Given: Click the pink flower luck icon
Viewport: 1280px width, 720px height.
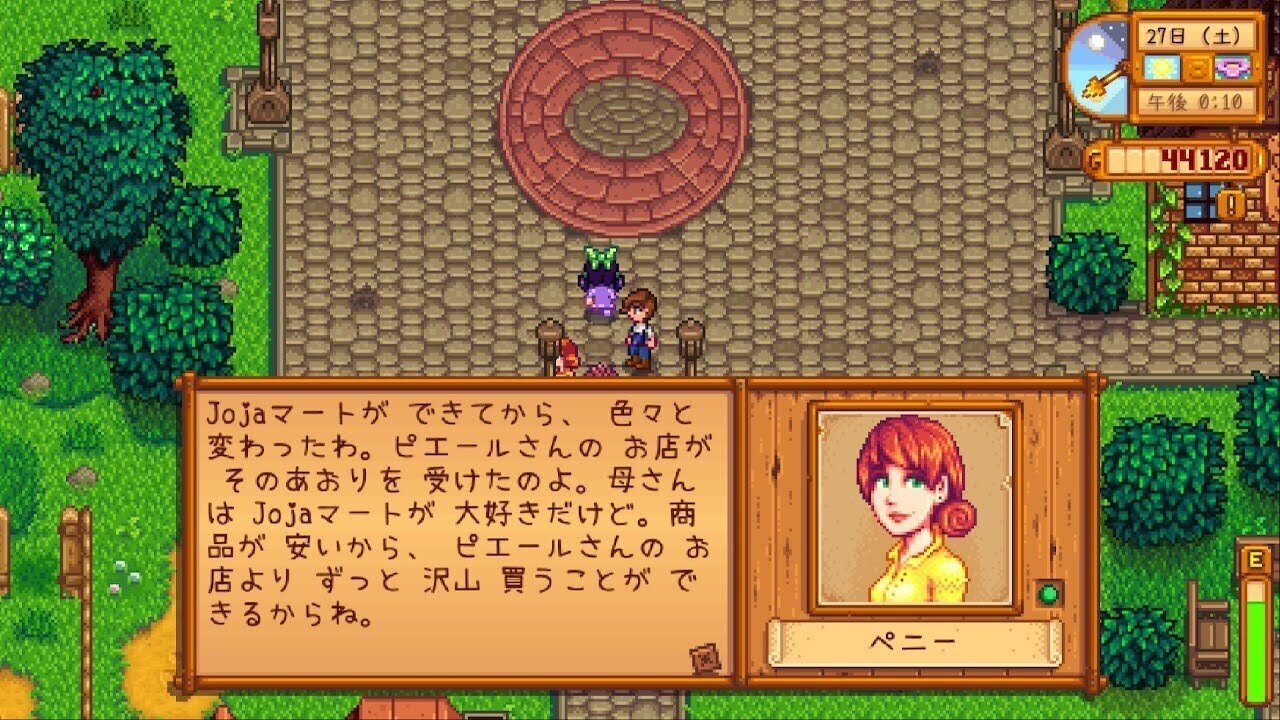Looking at the screenshot, I should pos(1232,69).
